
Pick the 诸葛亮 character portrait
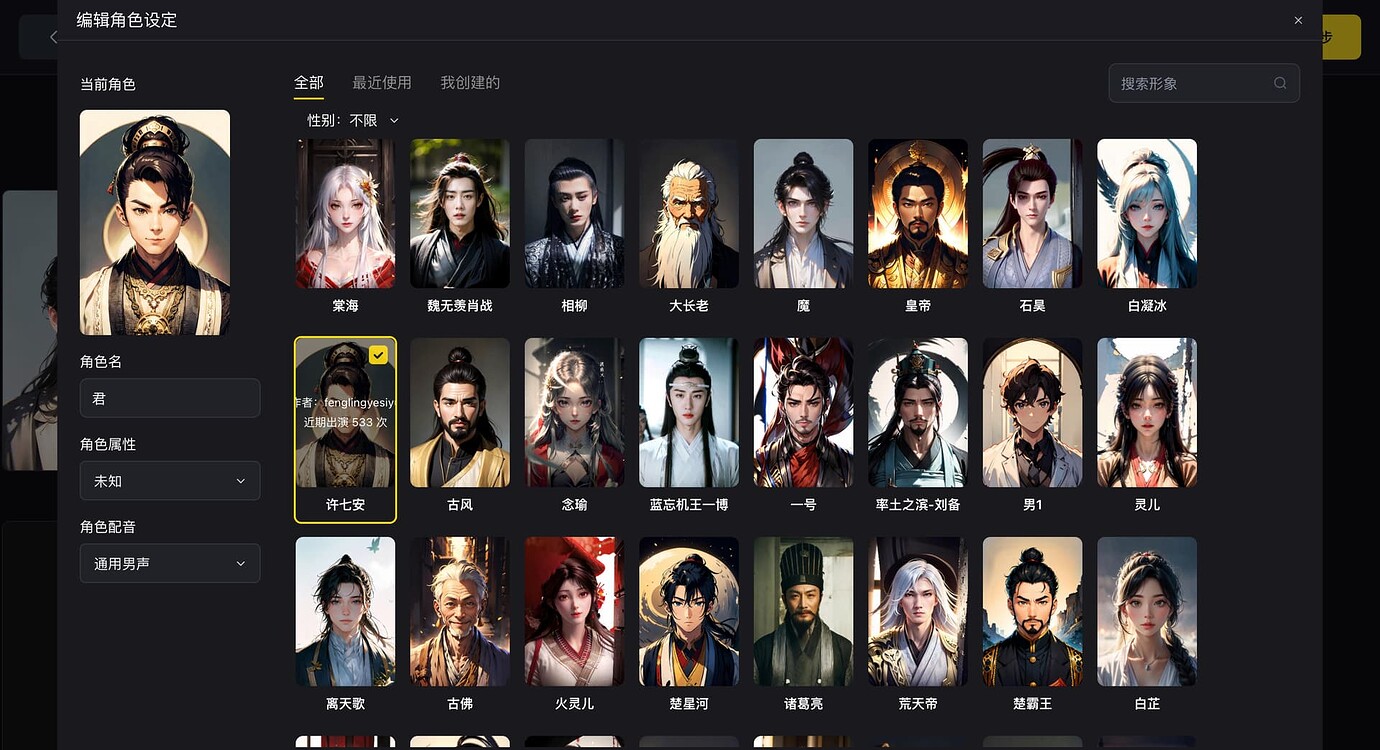803,611
